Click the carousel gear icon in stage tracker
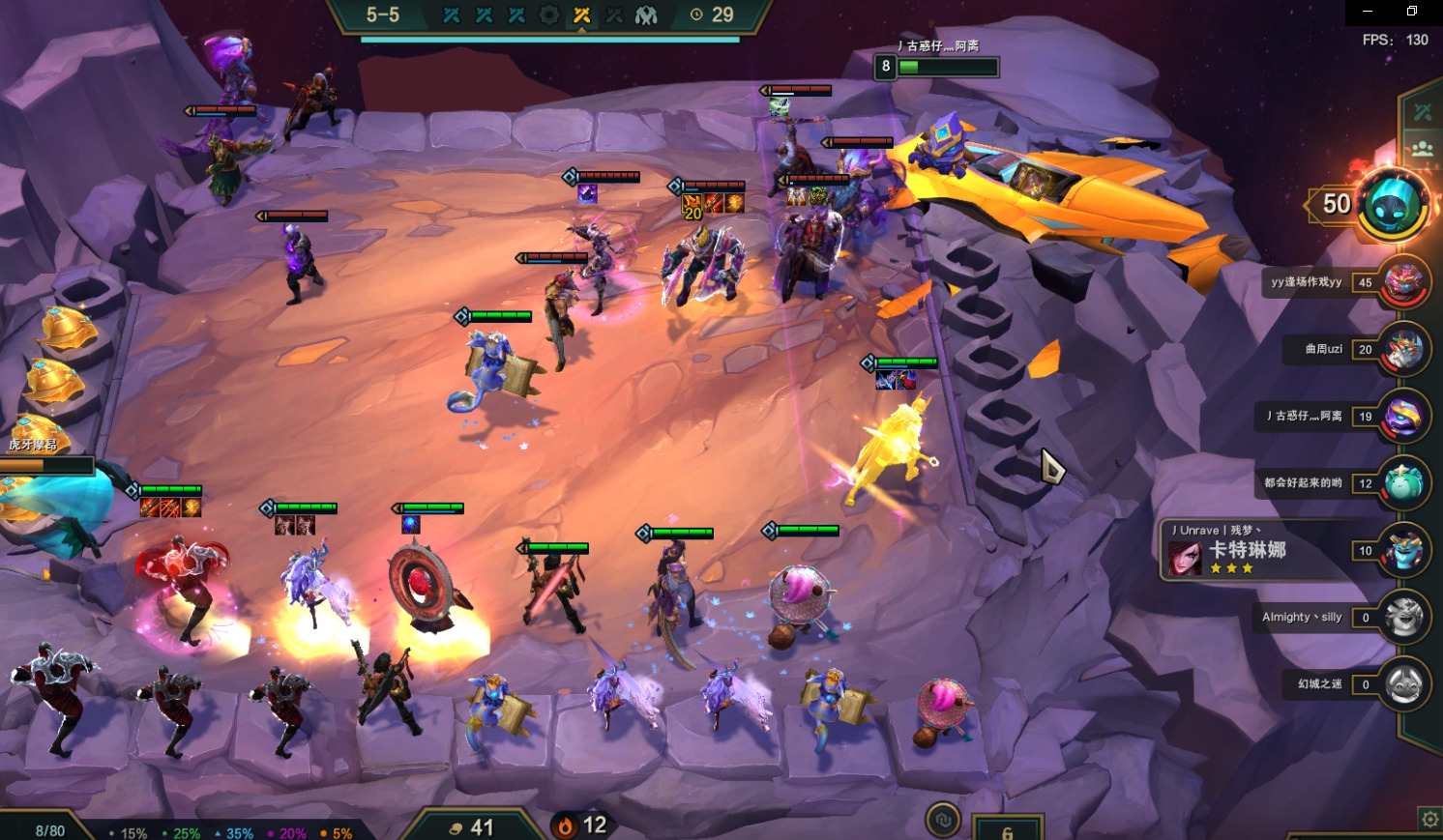Image resolution: width=1443 pixels, height=840 pixels. point(548,15)
